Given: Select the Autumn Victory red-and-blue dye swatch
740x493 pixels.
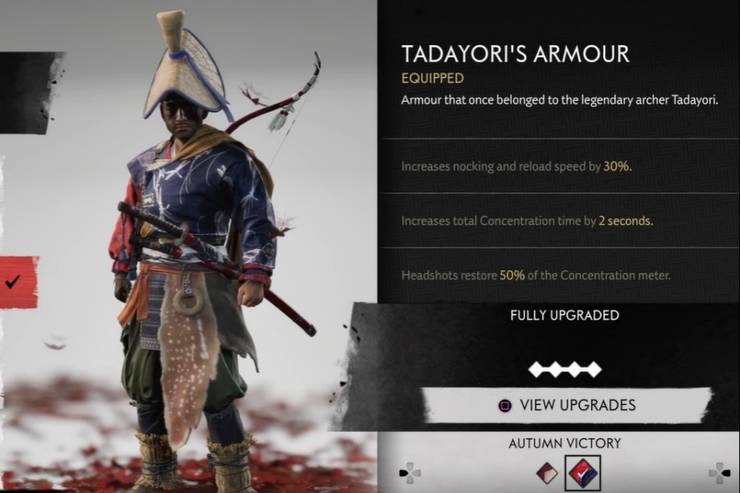Looking at the screenshot, I should coord(583,470).
